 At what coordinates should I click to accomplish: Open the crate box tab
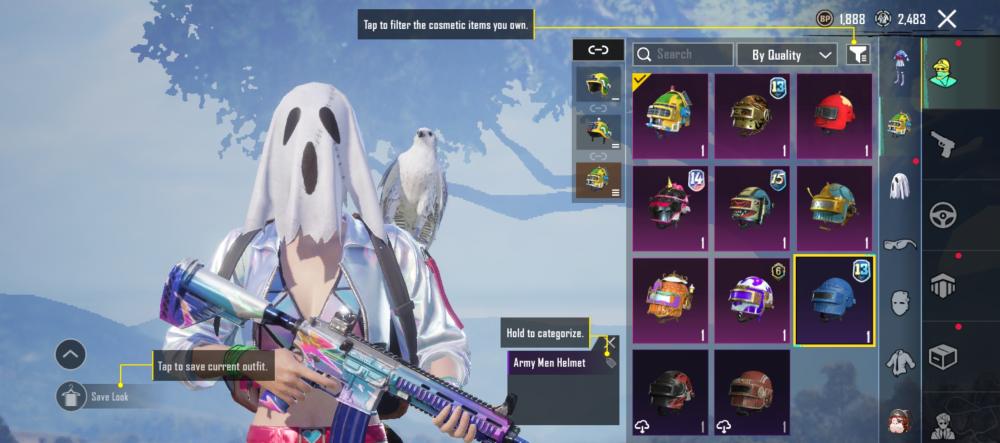tap(943, 355)
